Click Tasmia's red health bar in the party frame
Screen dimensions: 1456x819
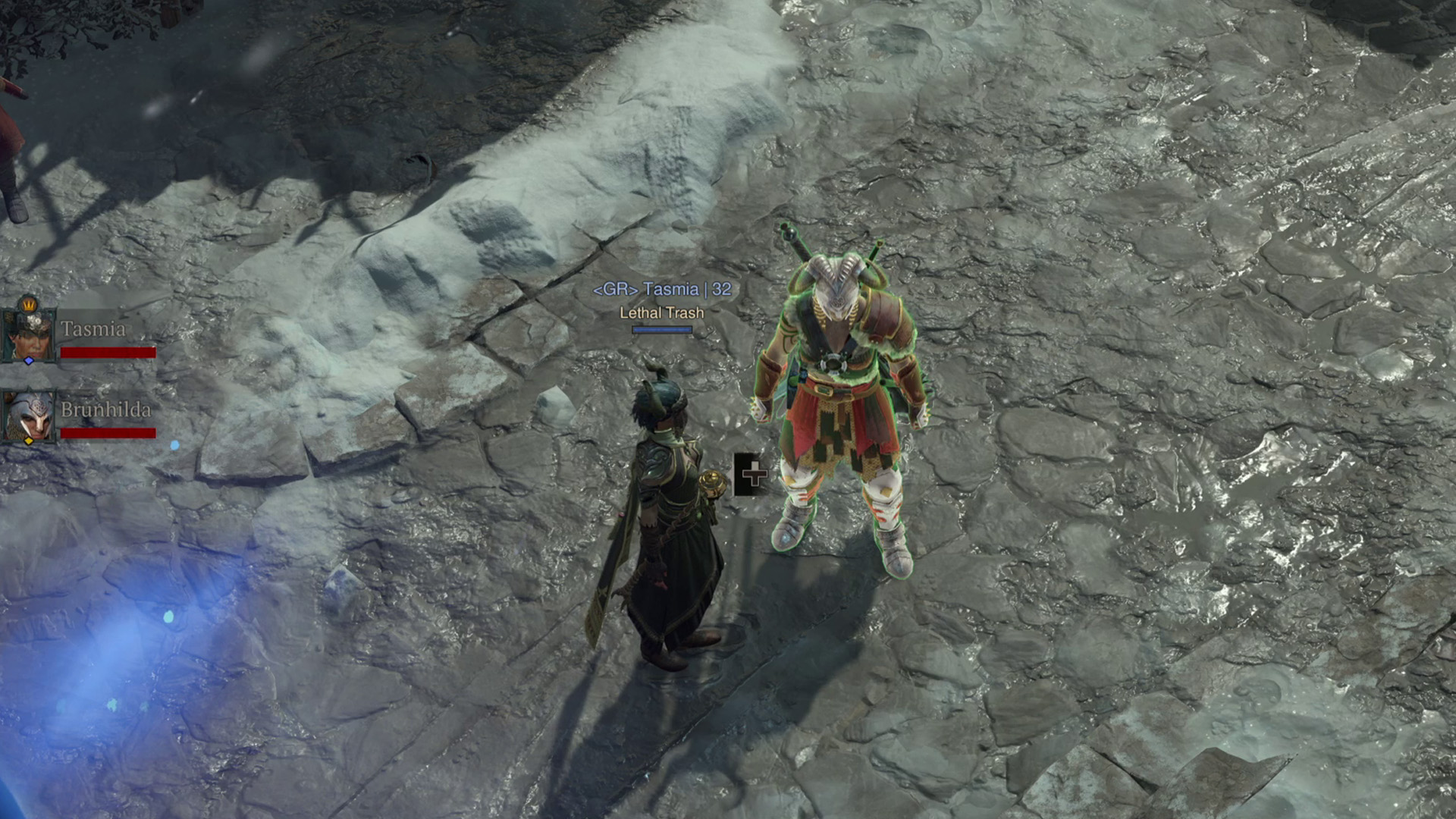108,352
